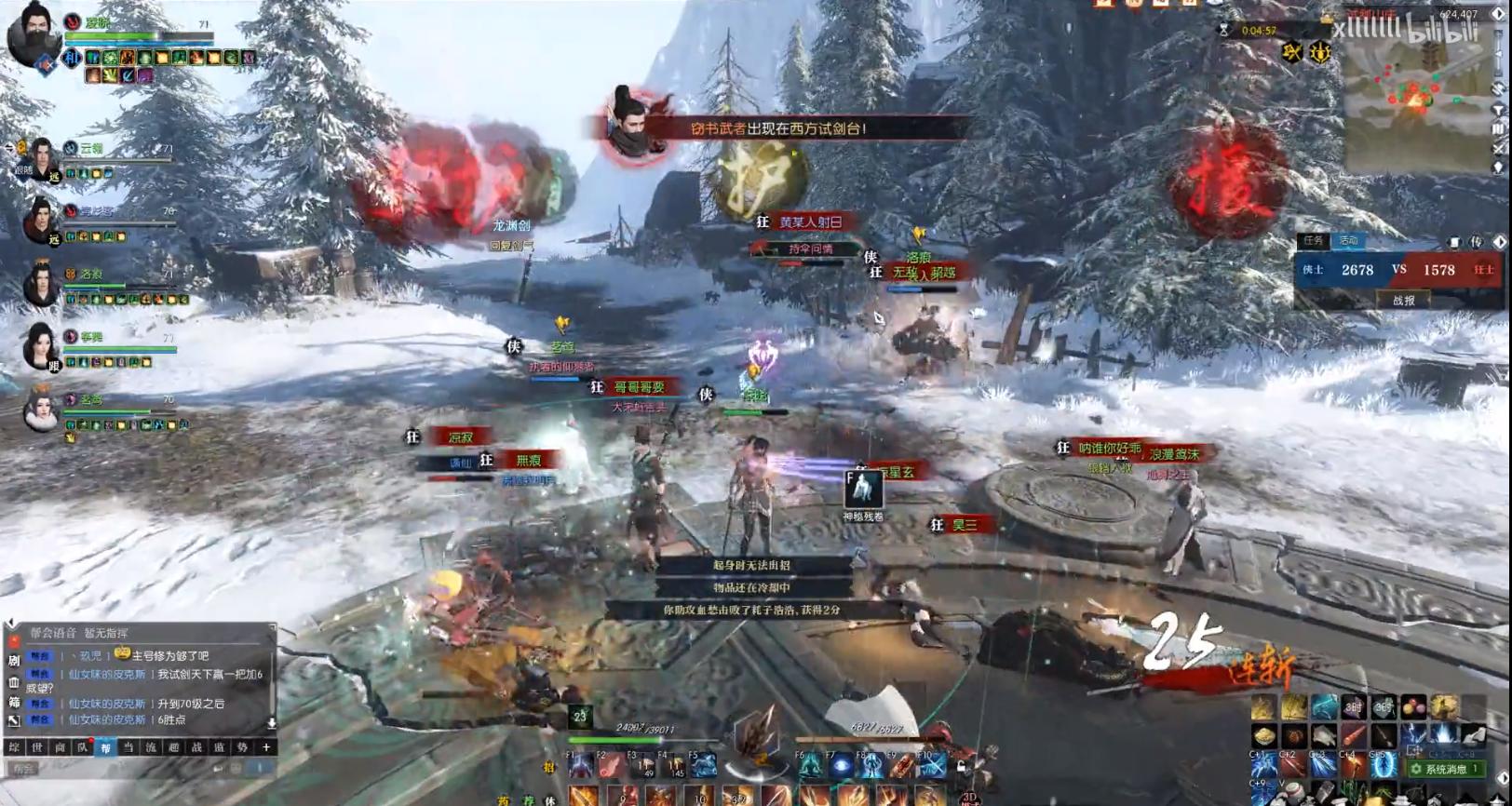The height and width of the screenshot is (806, 1512).
Task: Select teammate 云翎 party portrait
Action: (41, 158)
